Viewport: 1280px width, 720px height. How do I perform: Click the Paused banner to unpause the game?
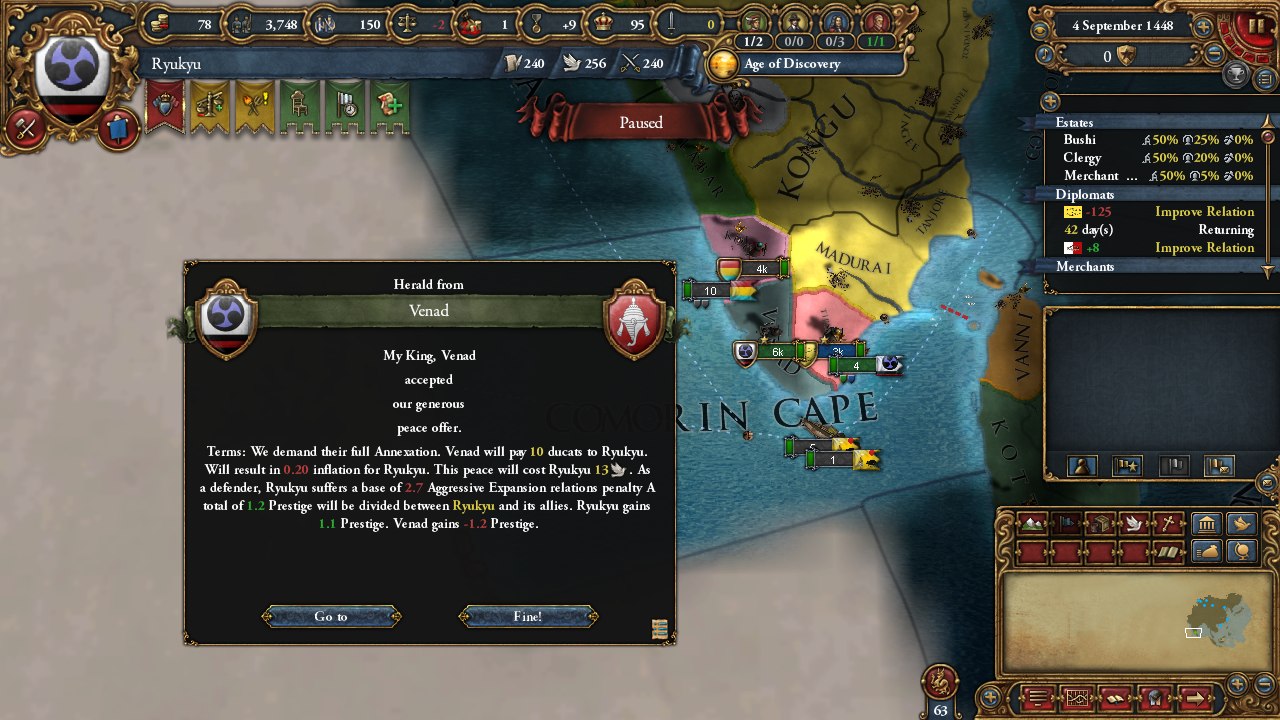tap(639, 122)
